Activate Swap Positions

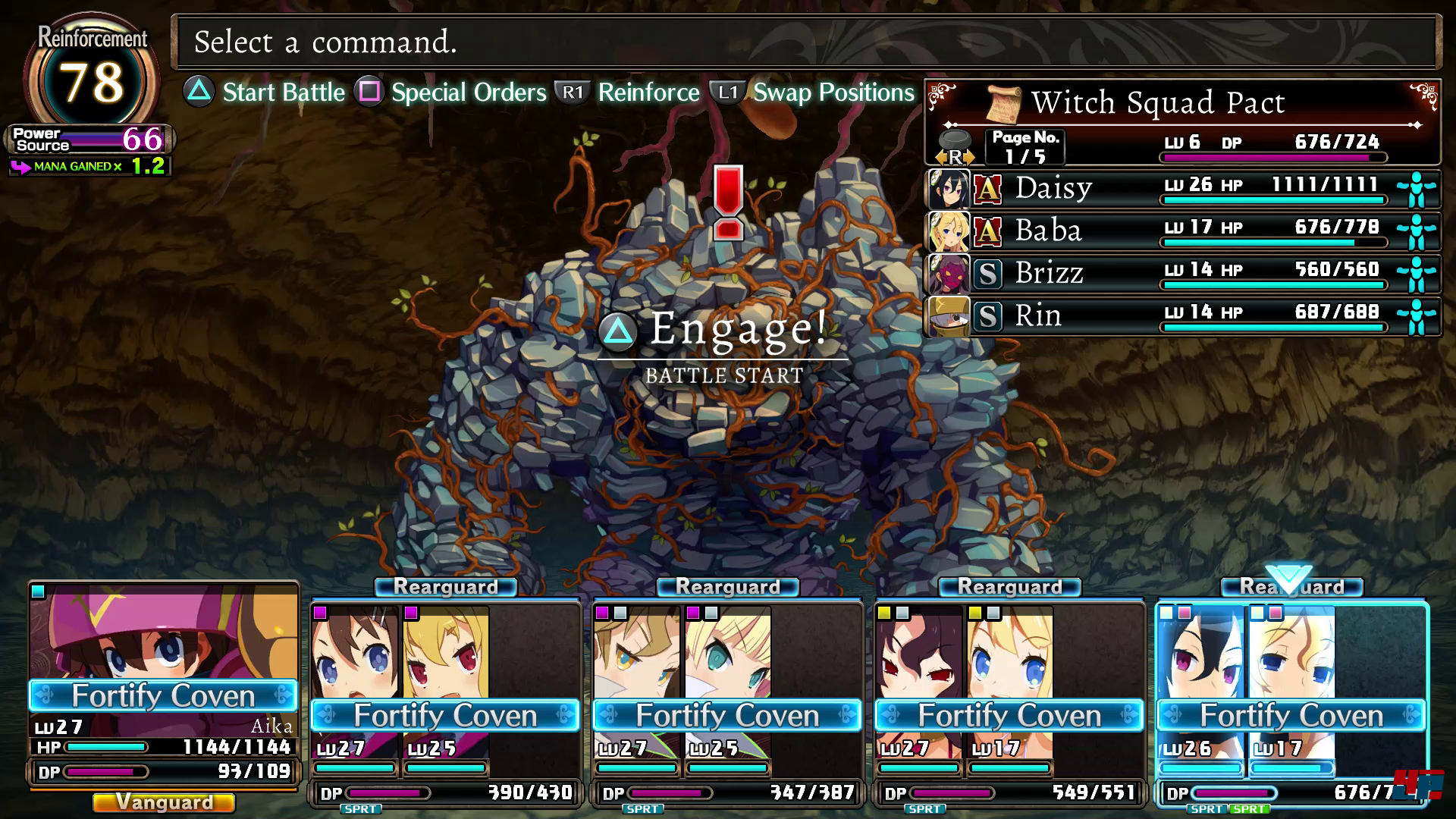tap(814, 93)
